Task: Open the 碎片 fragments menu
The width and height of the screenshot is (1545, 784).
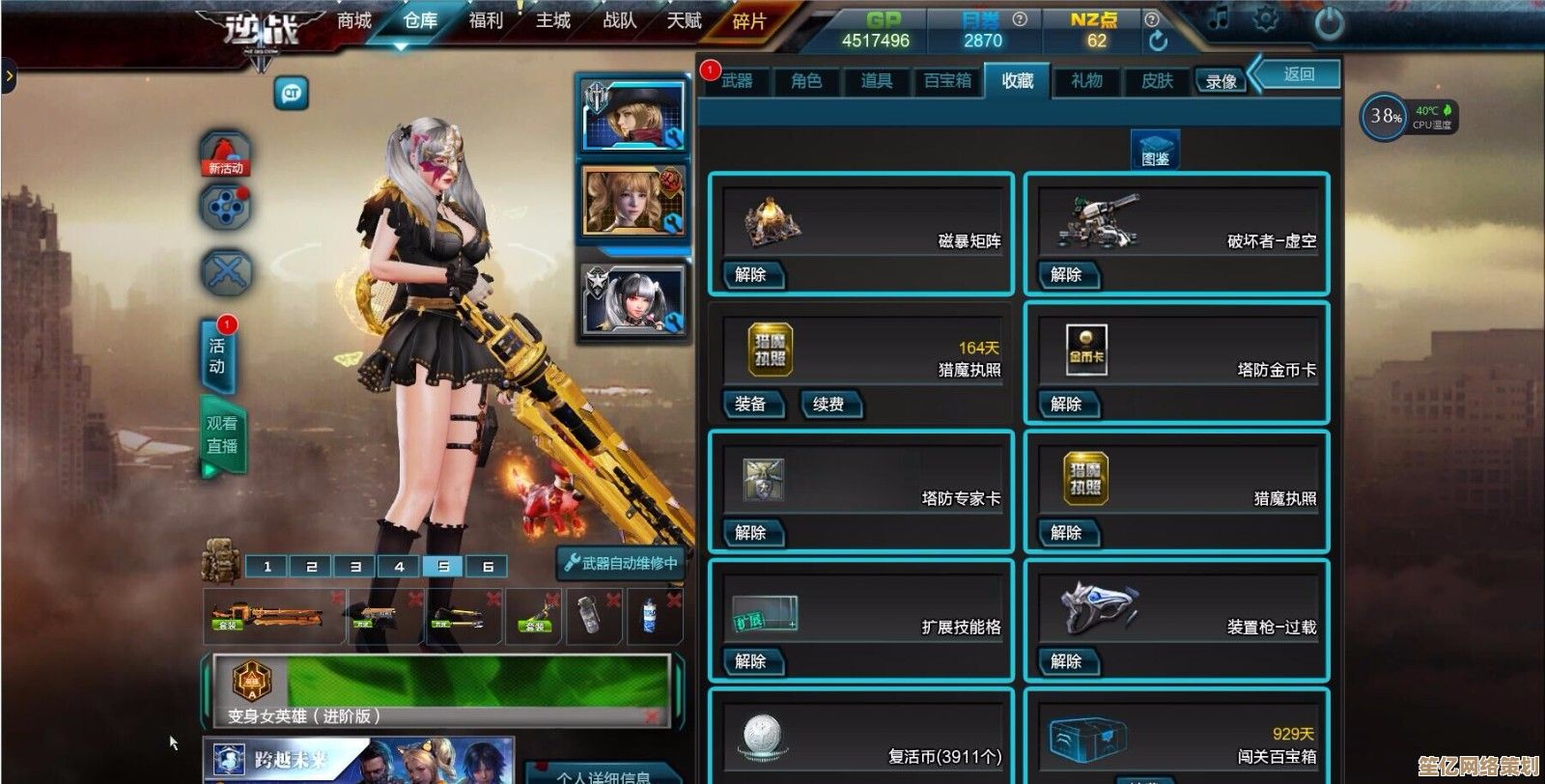Action: click(x=749, y=21)
